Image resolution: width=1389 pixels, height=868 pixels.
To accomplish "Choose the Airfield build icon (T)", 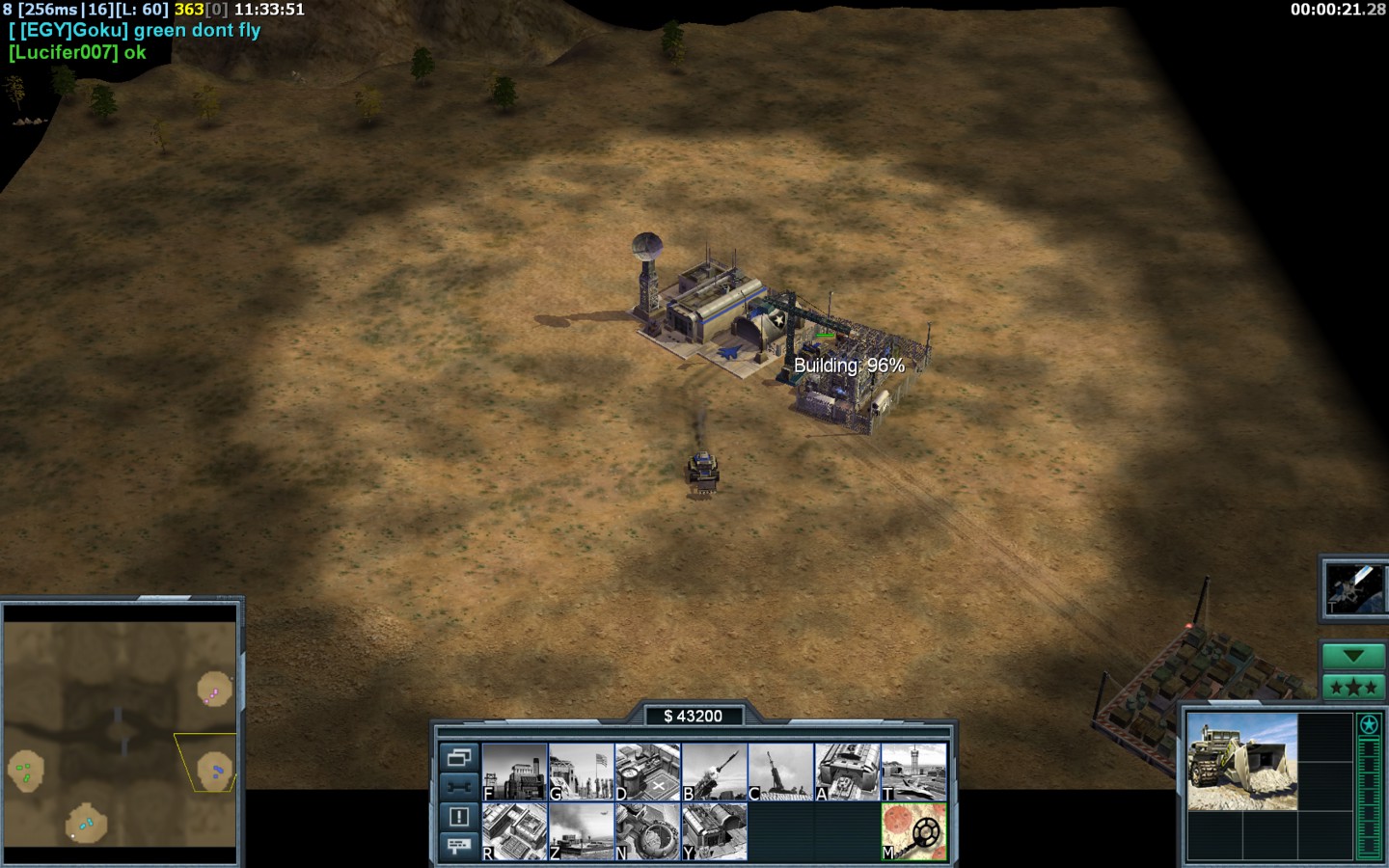I will (x=914, y=772).
